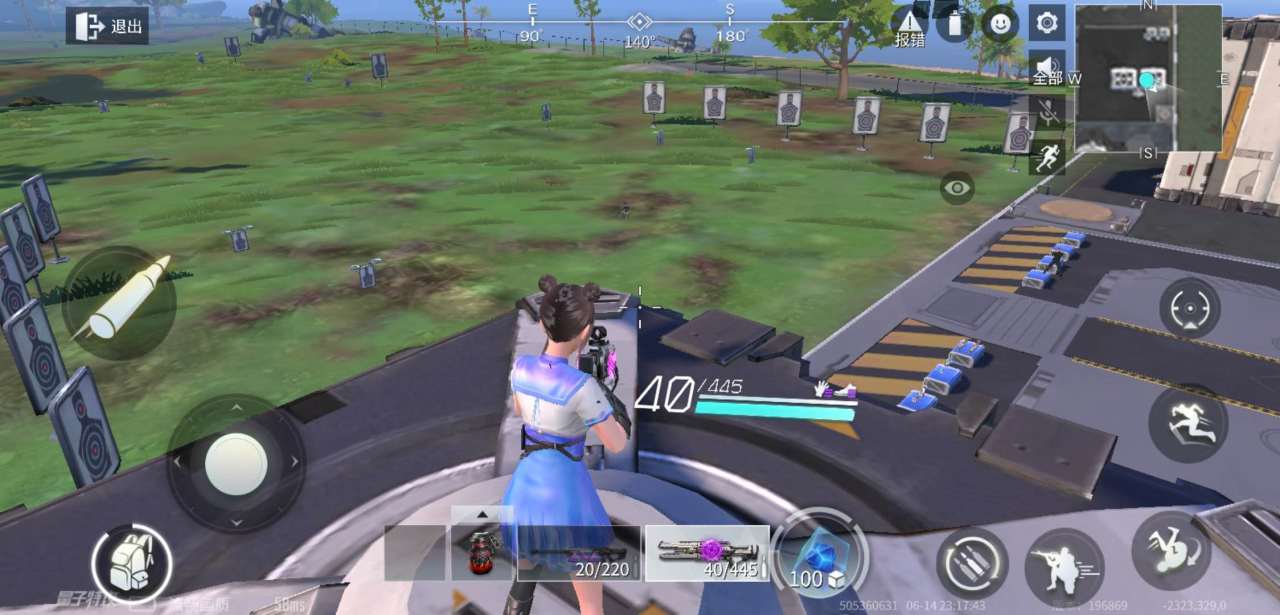Switch to the 20/220 weapon slot
The height and width of the screenshot is (615, 1280).
(578, 553)
